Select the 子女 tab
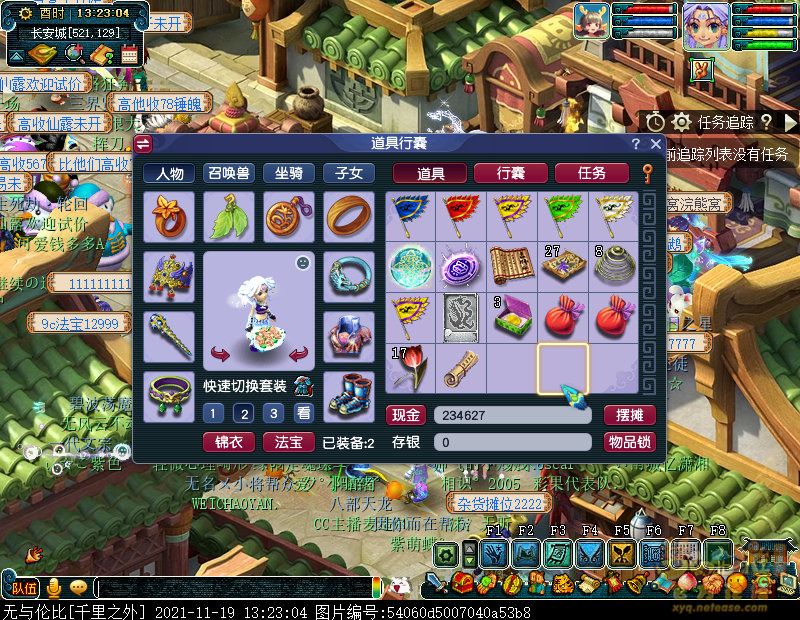800x620 pixels. [349, 173]
